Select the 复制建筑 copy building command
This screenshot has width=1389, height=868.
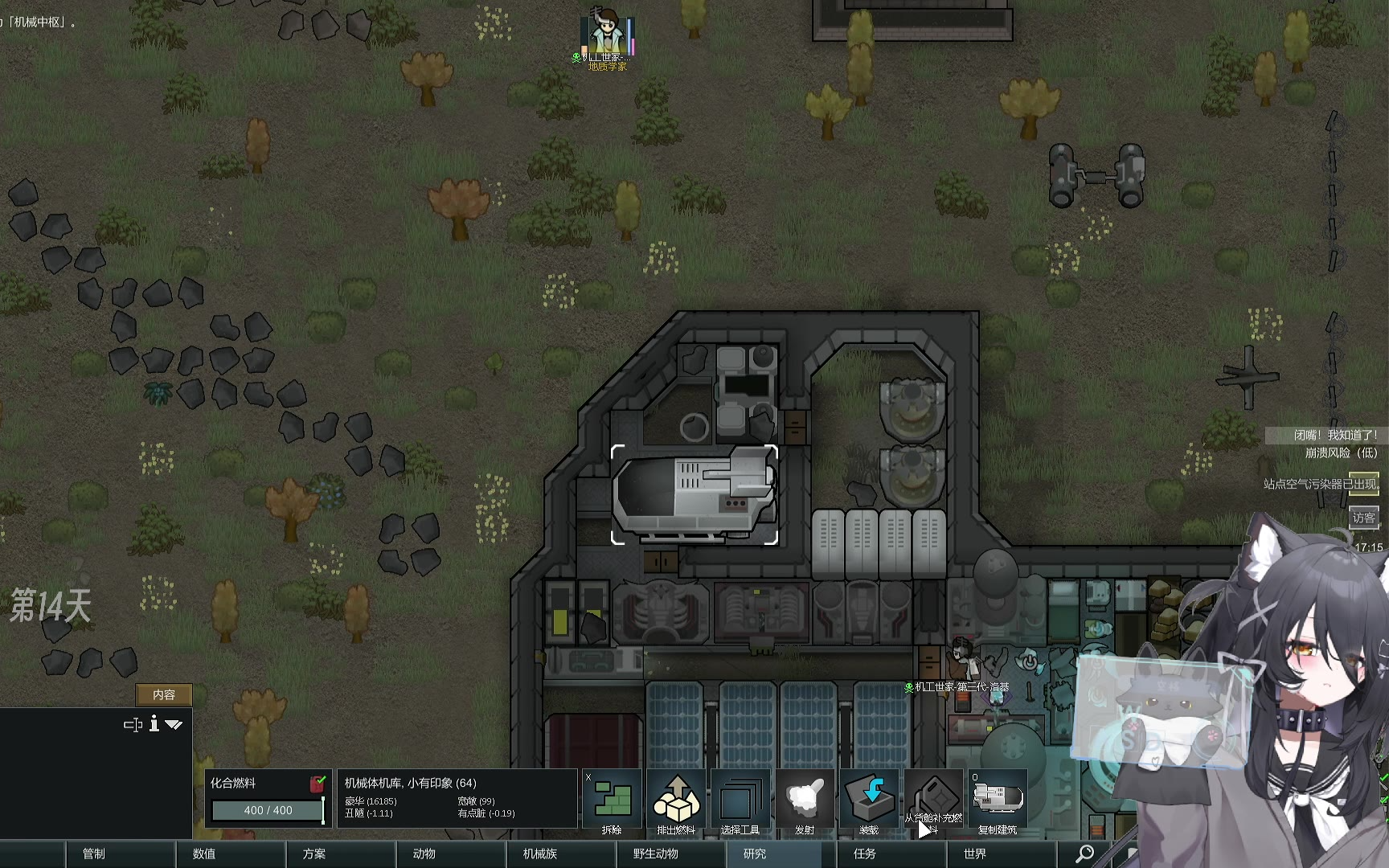[998, 802]
